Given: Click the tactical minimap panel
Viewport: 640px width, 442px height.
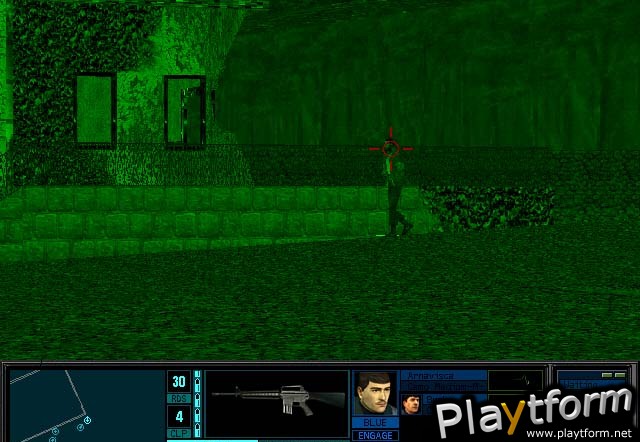Looking at the screenshot, I should pos(84,404).
